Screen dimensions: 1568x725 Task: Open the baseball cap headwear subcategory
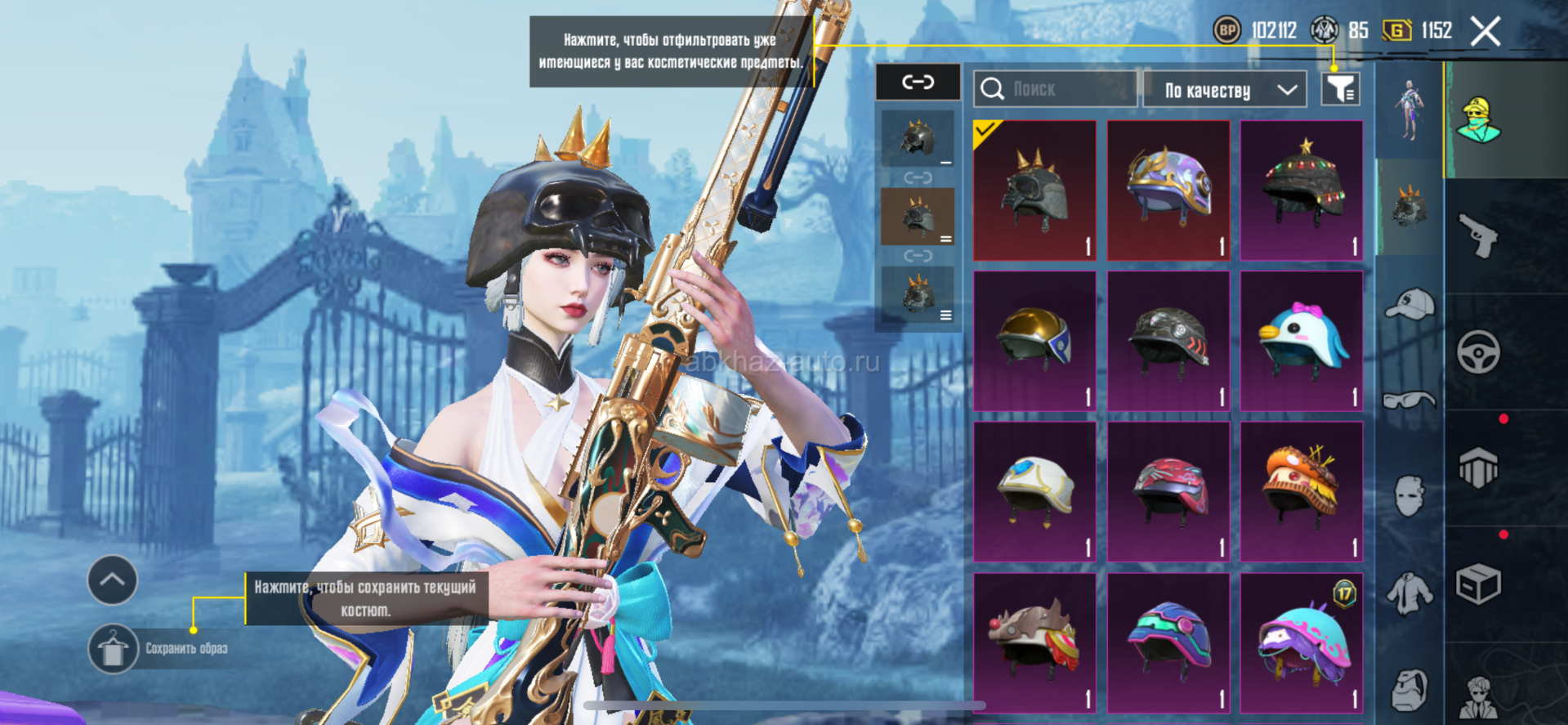[1409, 304]
